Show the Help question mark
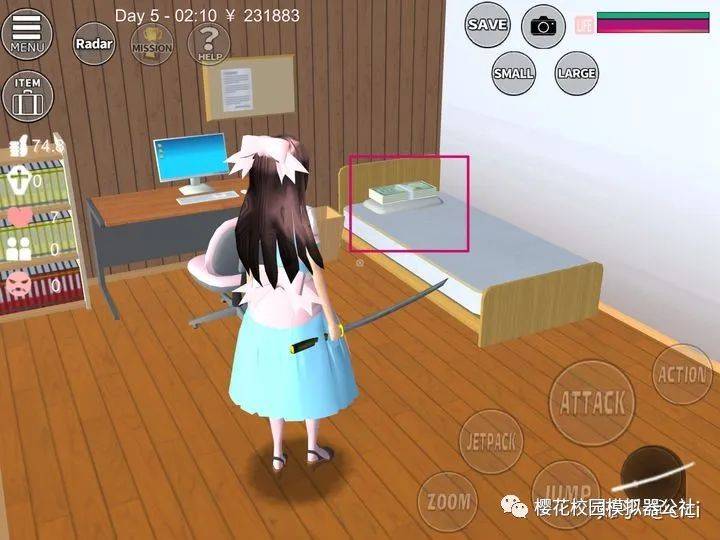 coord(208,44)
